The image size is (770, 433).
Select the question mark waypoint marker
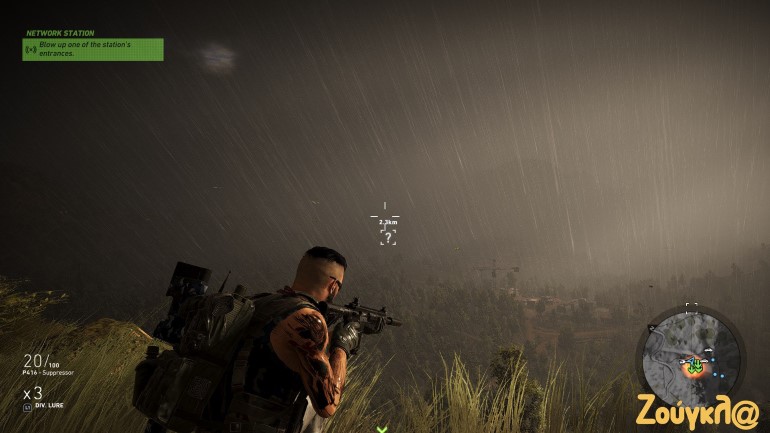point(388,237)
